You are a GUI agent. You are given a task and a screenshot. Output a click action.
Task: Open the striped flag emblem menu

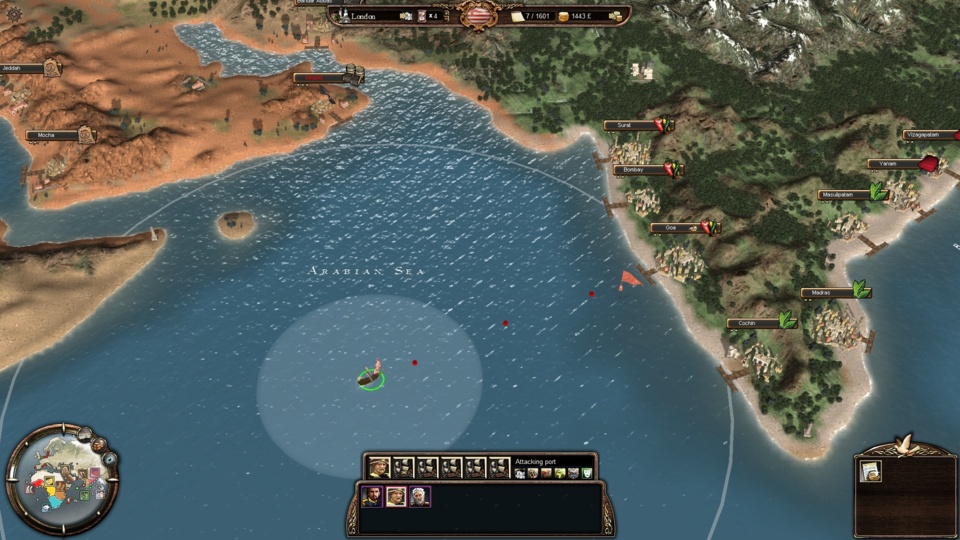click(x=478, y=16)
